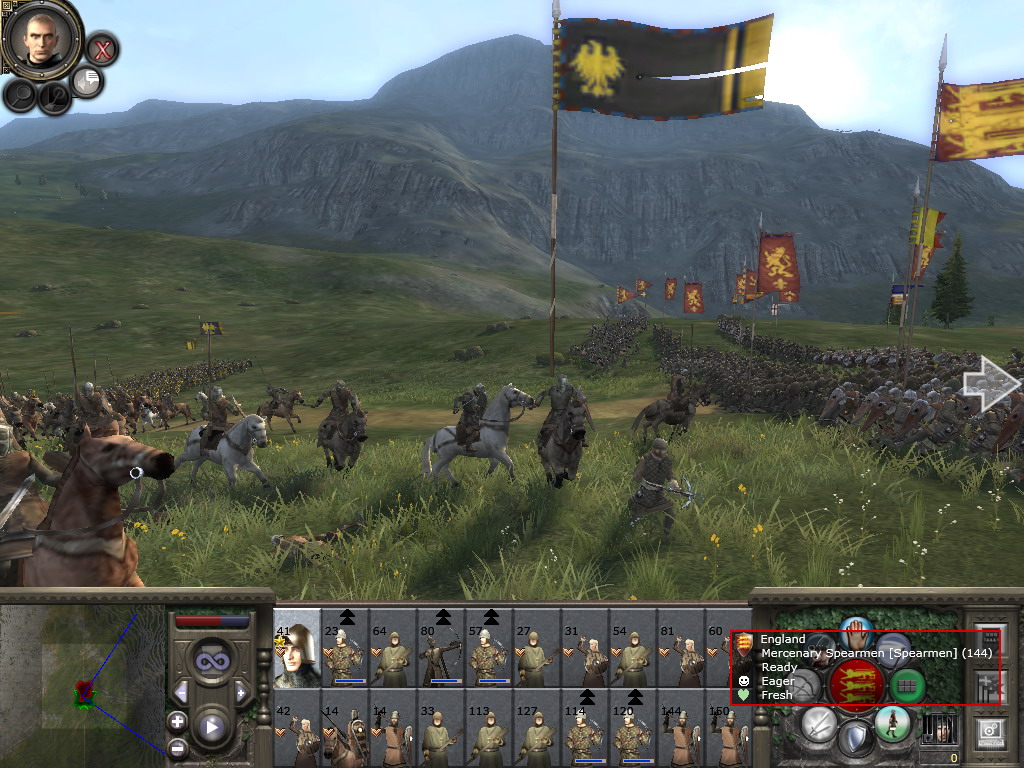
Task: Select the spearmen unit card with 144 men
Action: [681, 732]
